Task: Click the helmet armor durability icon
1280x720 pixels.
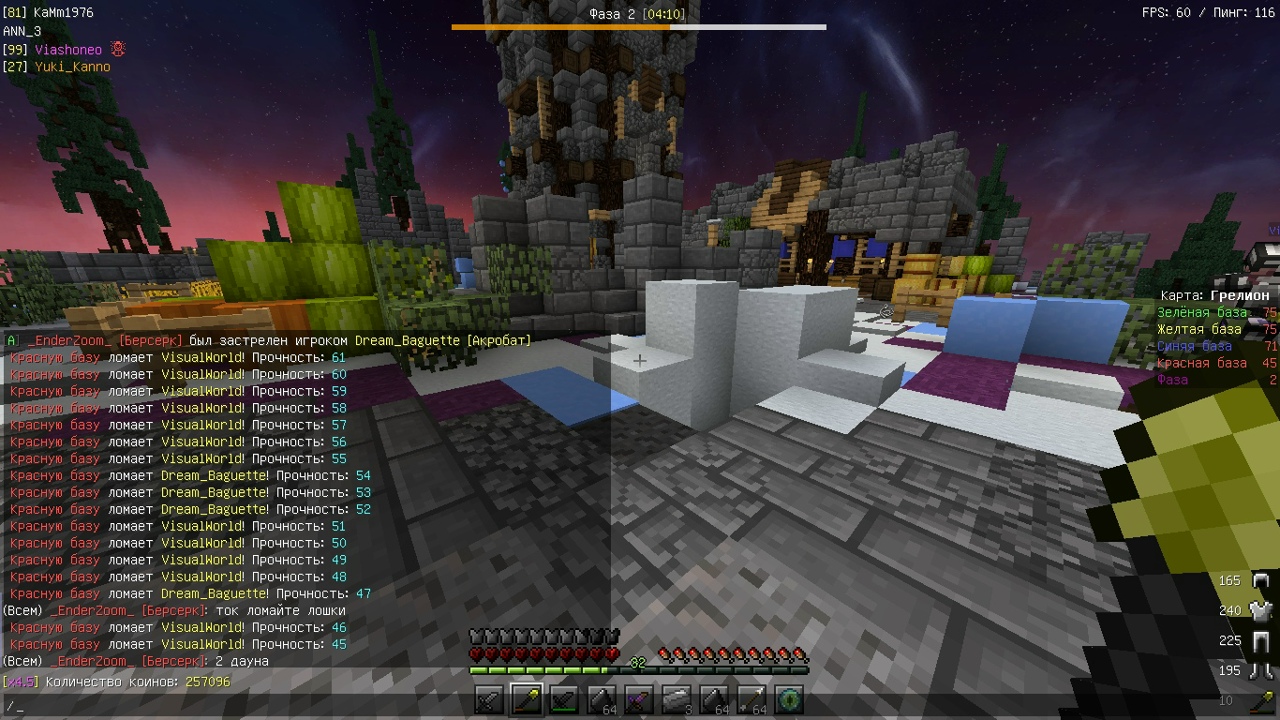Action: (1260, 581)
